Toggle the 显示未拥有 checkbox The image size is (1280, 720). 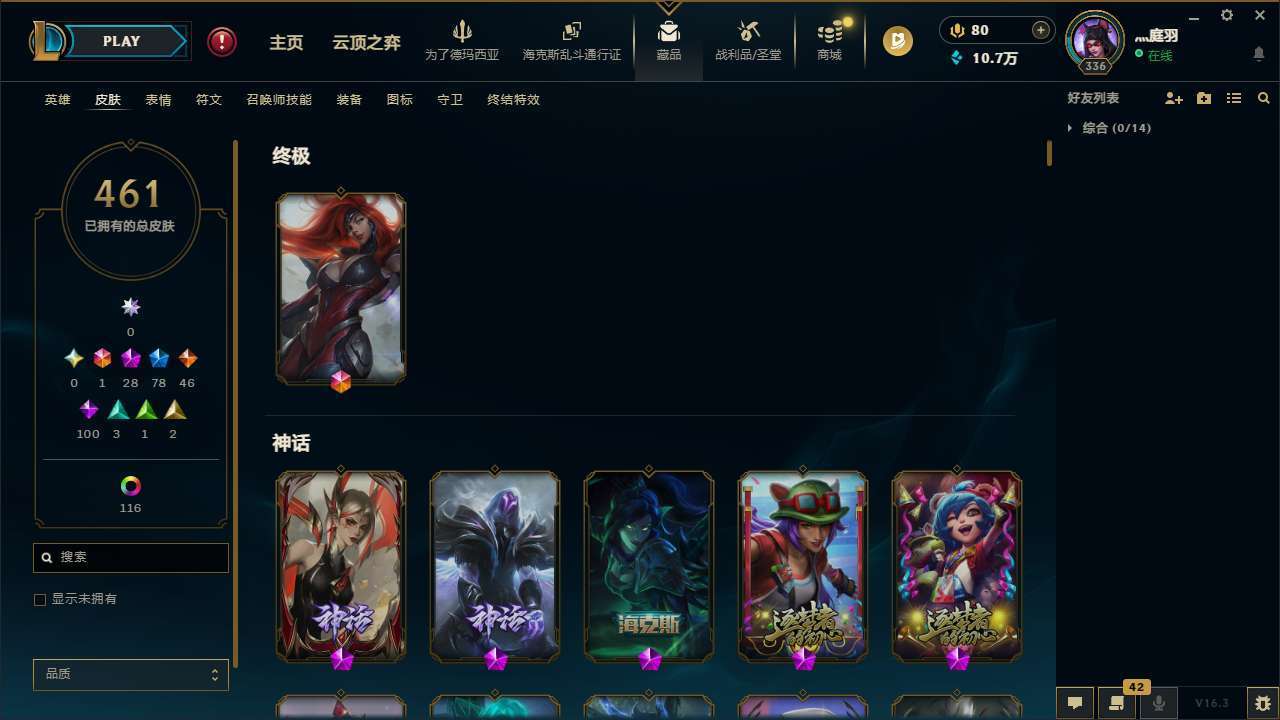[40, 599]
